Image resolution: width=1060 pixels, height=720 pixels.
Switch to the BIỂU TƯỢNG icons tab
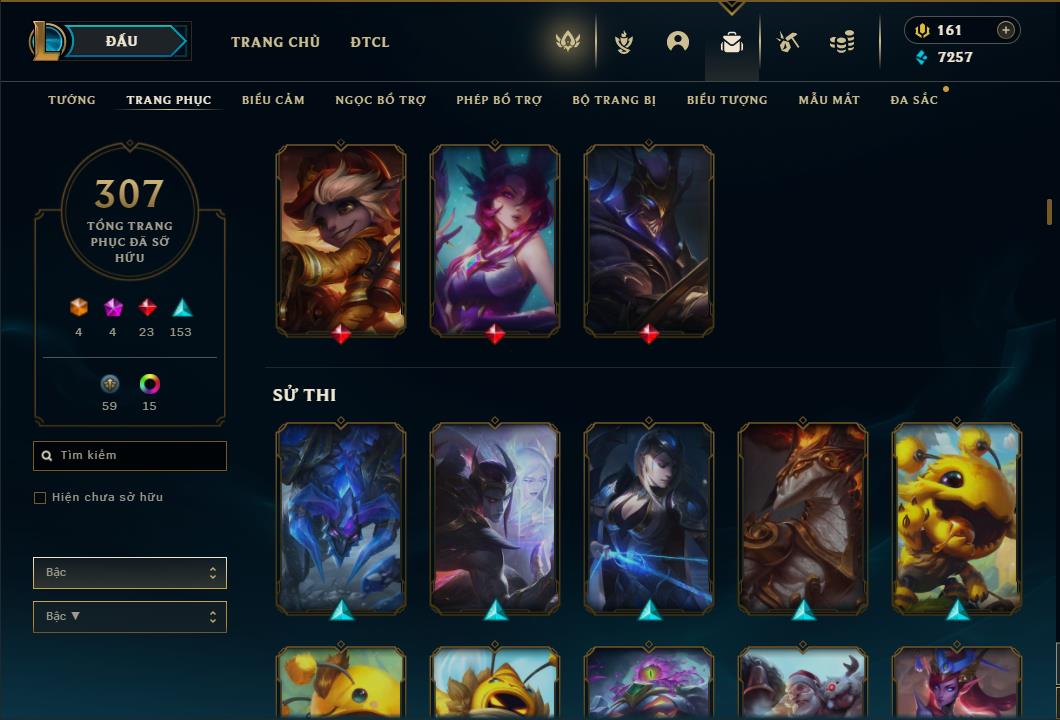pyautogui.click(x=727, y=100)
